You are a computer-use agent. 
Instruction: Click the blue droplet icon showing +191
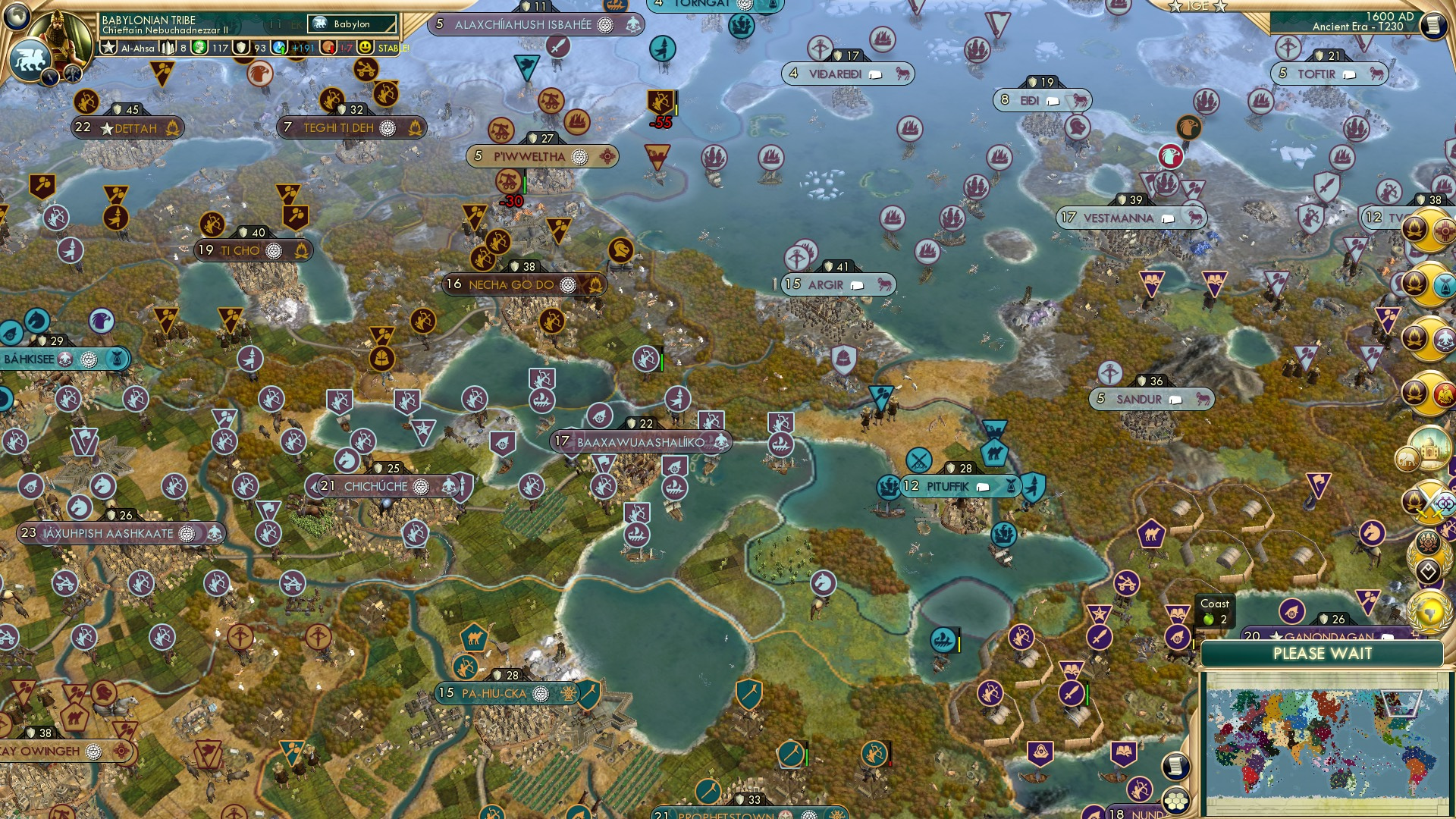click(280, 47)
